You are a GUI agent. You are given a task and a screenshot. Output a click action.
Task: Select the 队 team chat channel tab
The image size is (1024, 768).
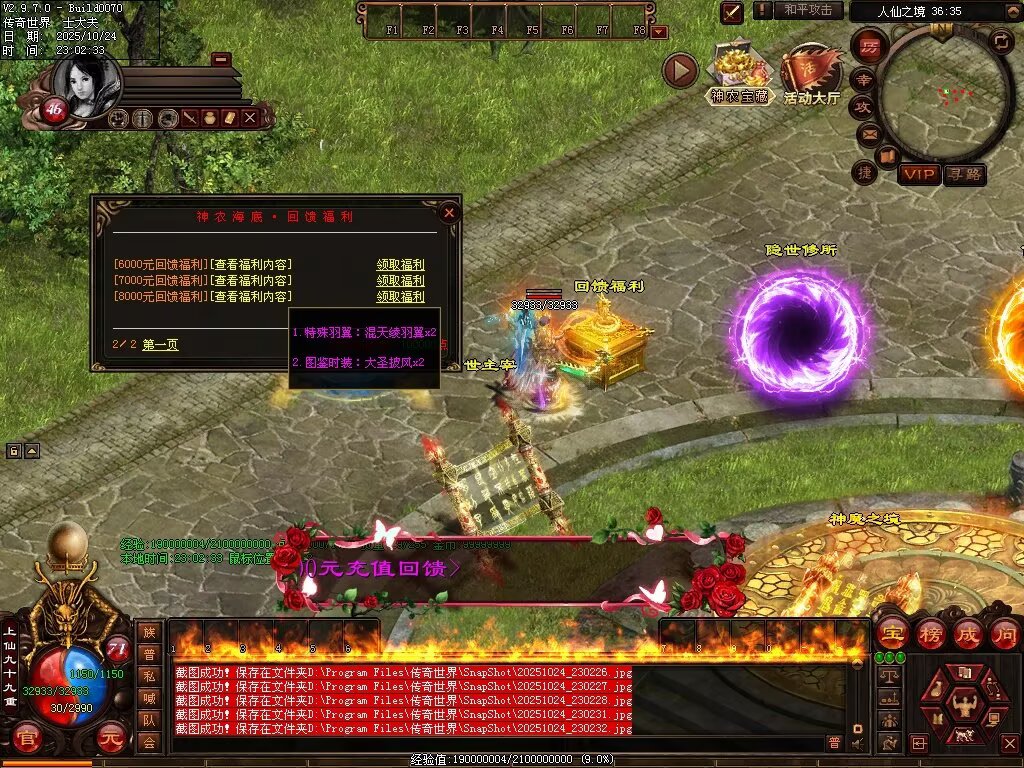click(x=149, y=720)
